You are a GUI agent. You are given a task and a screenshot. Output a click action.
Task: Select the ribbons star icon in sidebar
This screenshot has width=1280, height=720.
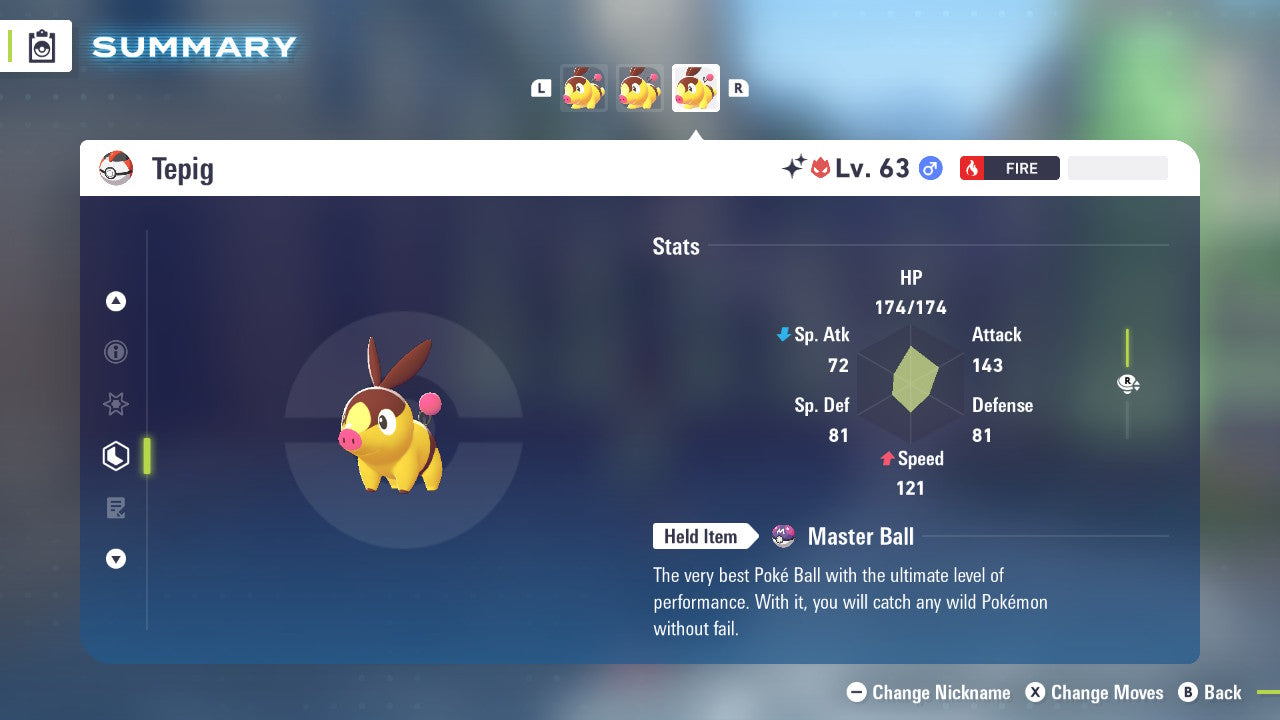pos(116,404)
